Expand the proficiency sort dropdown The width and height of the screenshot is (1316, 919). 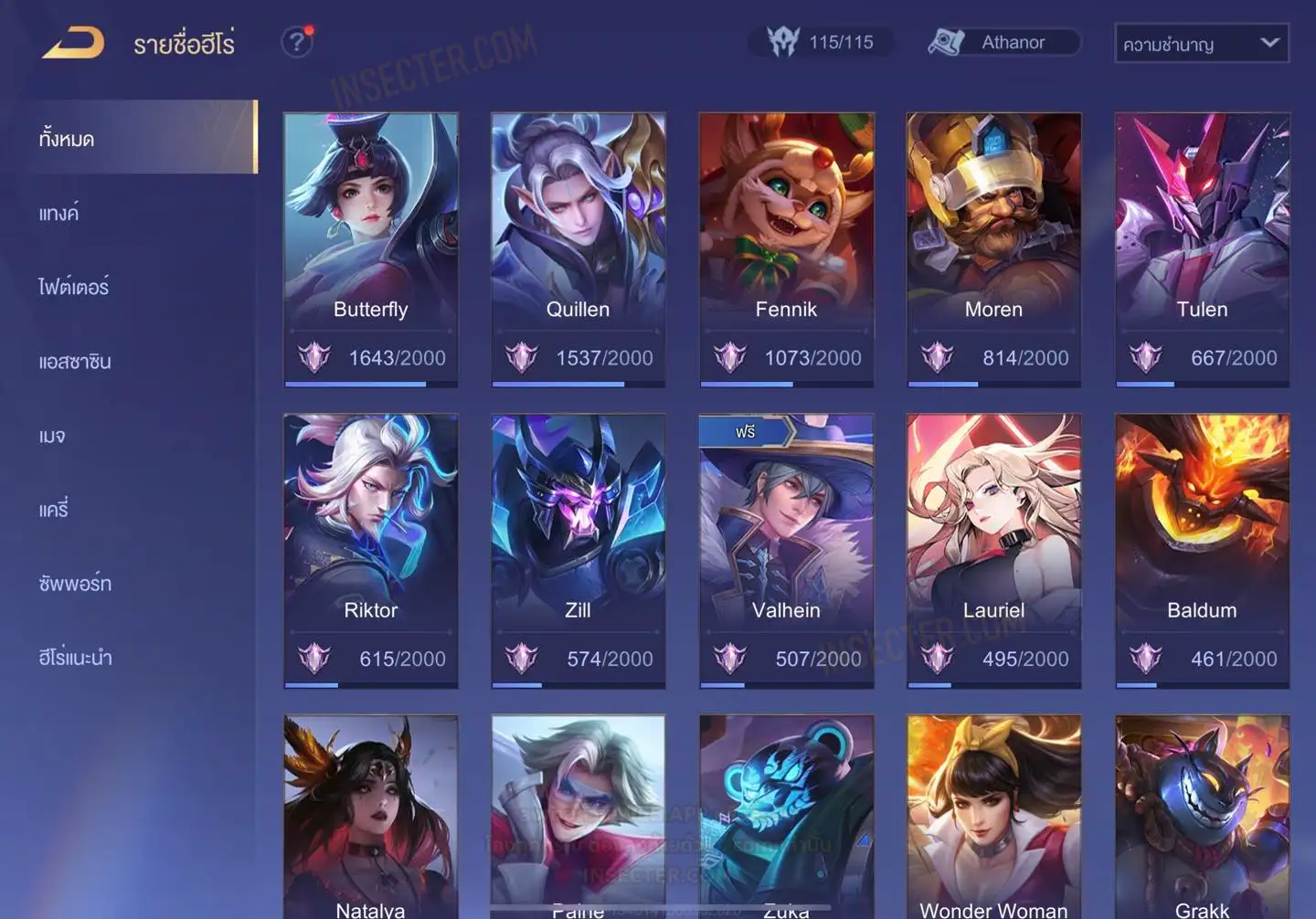tap(1201, 44)
